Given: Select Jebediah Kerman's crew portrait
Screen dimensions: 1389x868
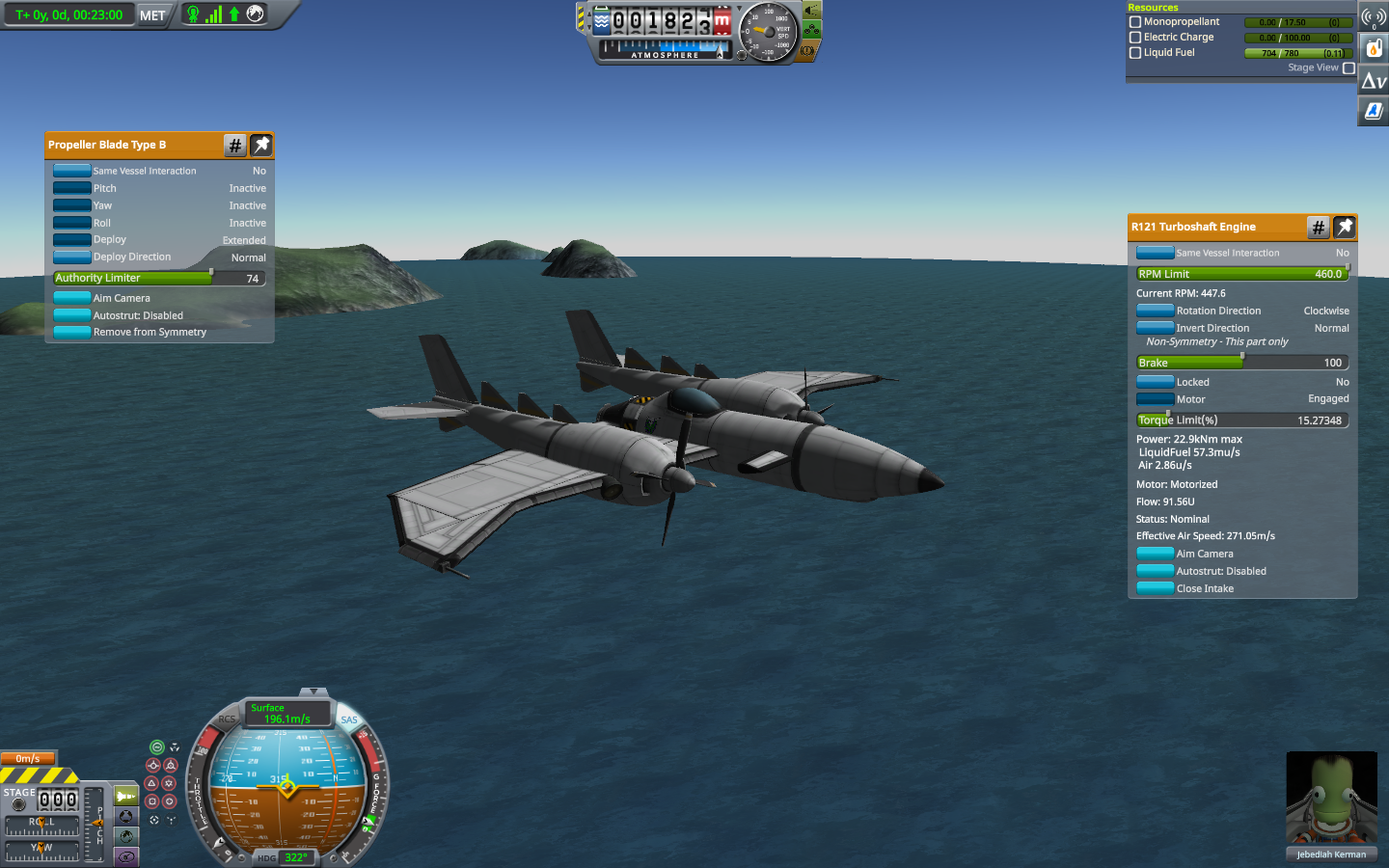Looking at the screenshot, I should point(1331,799).
